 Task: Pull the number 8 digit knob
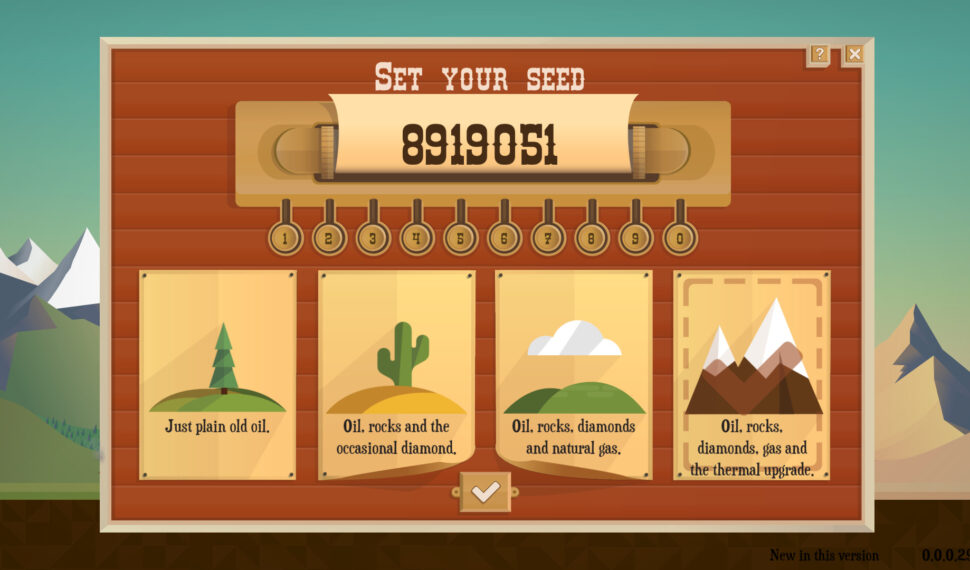[593, 238]
